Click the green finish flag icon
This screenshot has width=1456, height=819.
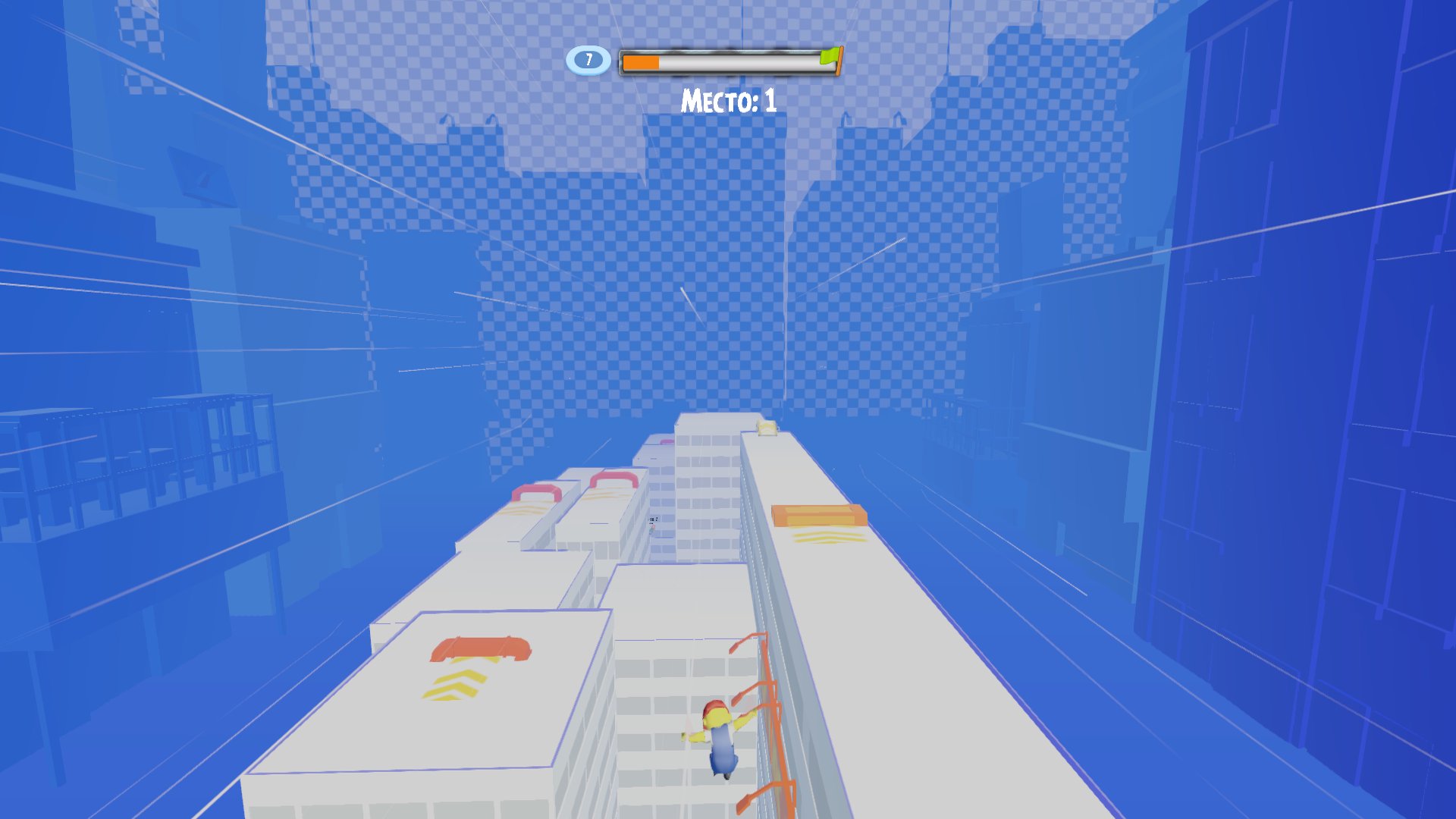pyautogui.click(x=828, y=56)
